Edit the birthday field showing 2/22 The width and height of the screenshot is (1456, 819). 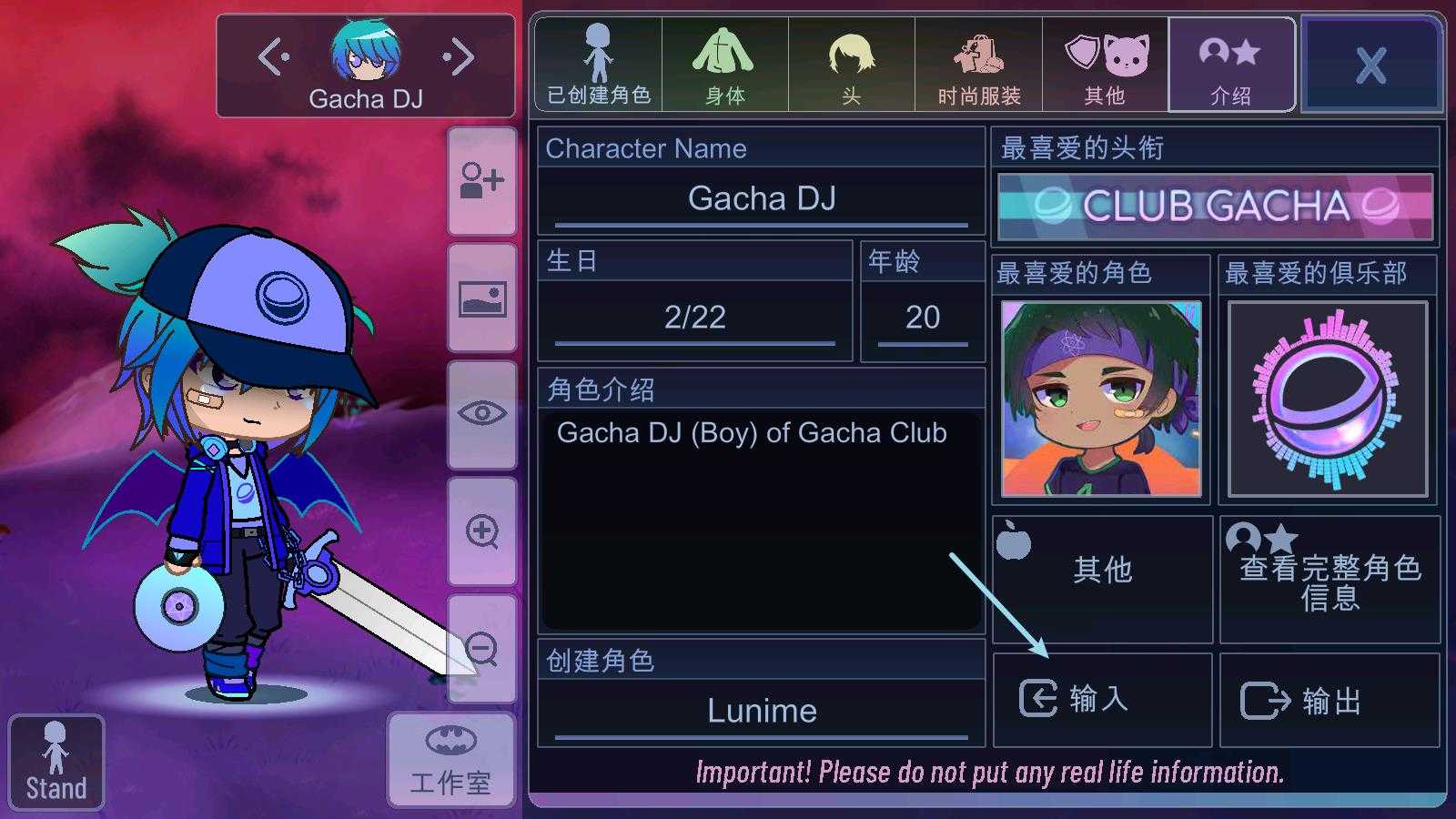[x=695, y=318]
